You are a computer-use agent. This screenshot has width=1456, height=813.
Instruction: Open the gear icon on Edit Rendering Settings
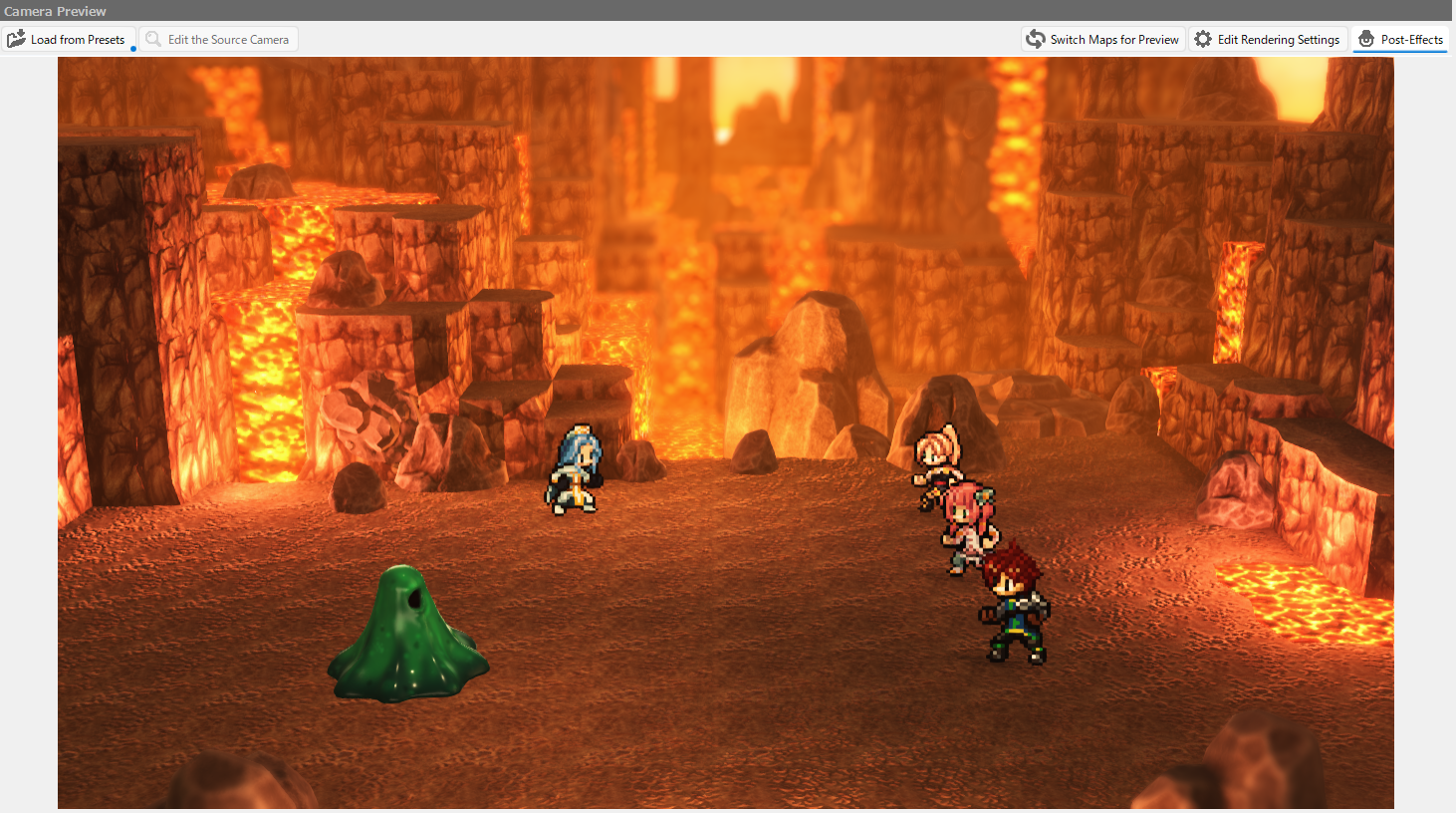[x=1205, y=38]
